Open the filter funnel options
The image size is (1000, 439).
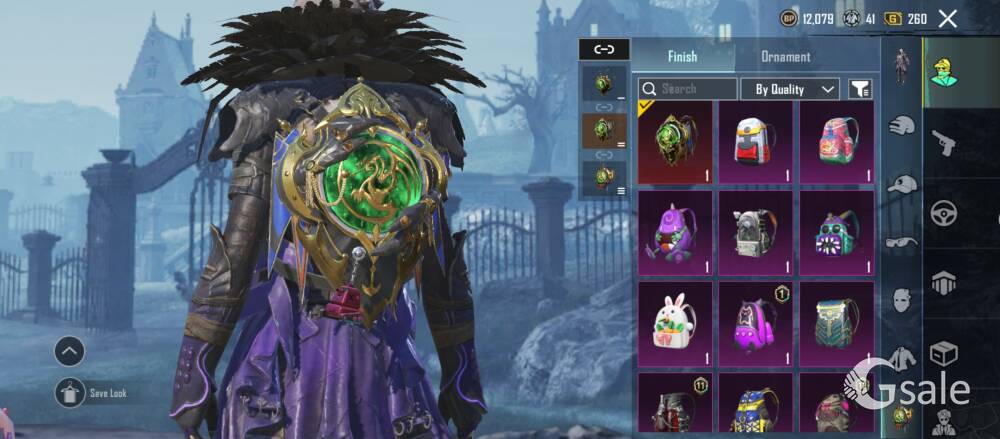click(x=860, y=89)
